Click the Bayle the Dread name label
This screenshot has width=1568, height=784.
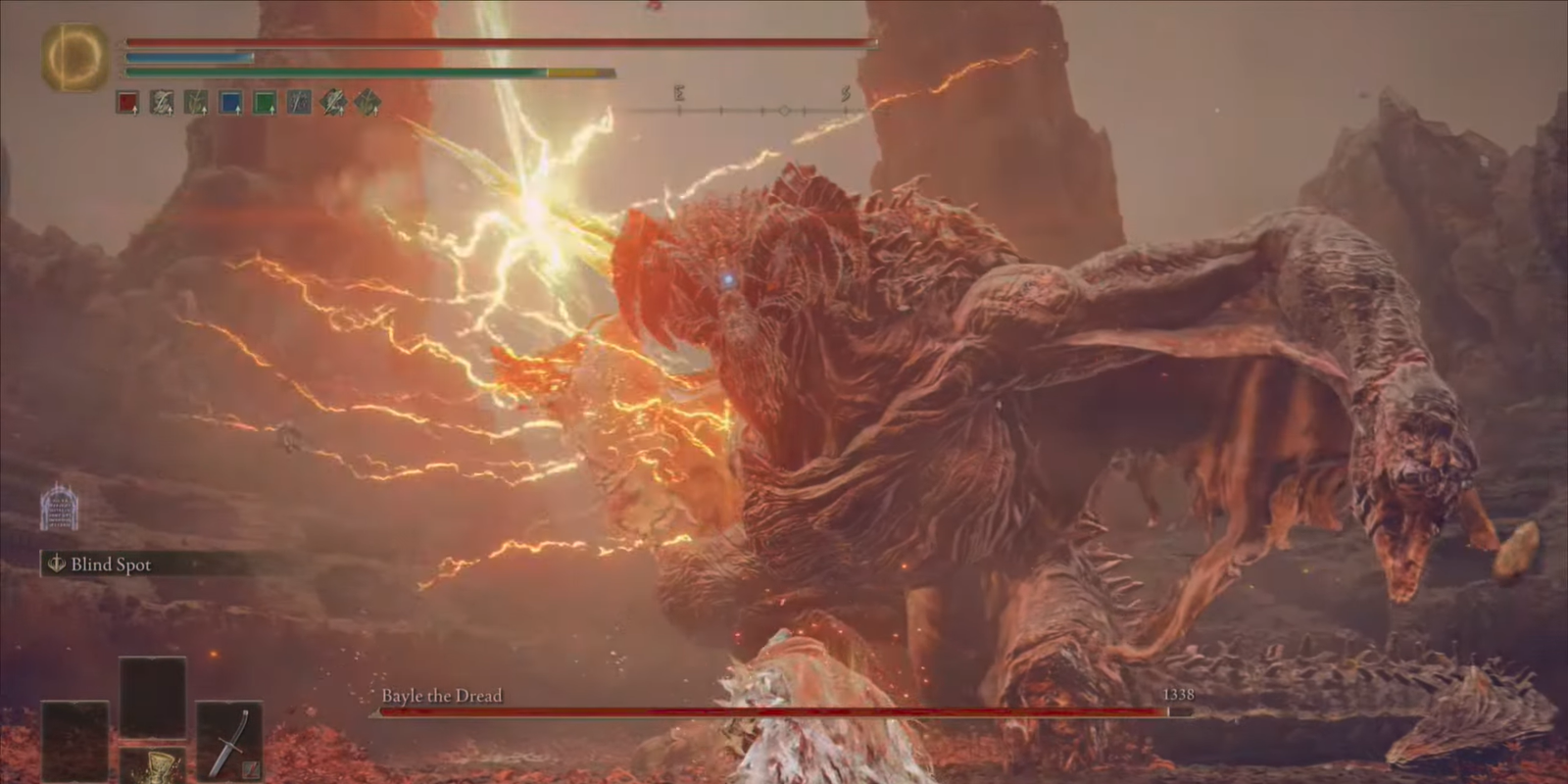pos(440,696)
